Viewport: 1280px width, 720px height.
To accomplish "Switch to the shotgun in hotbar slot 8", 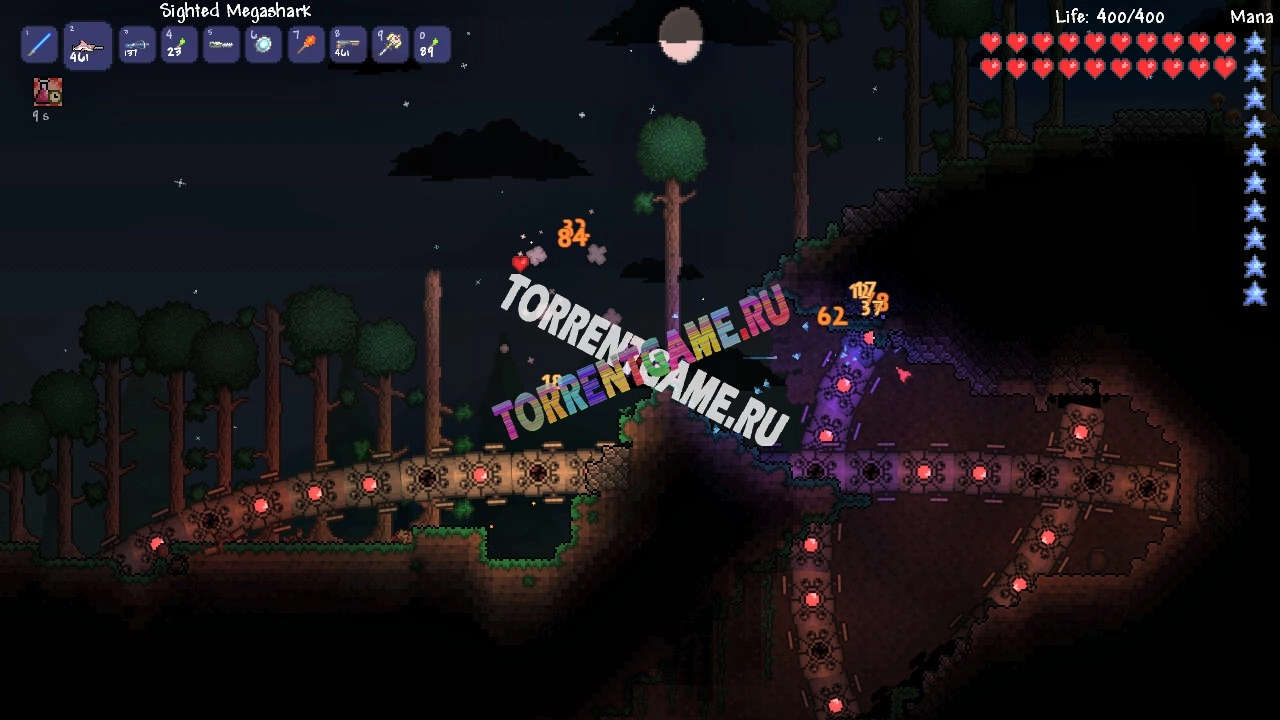I will (x=348, y=45).
